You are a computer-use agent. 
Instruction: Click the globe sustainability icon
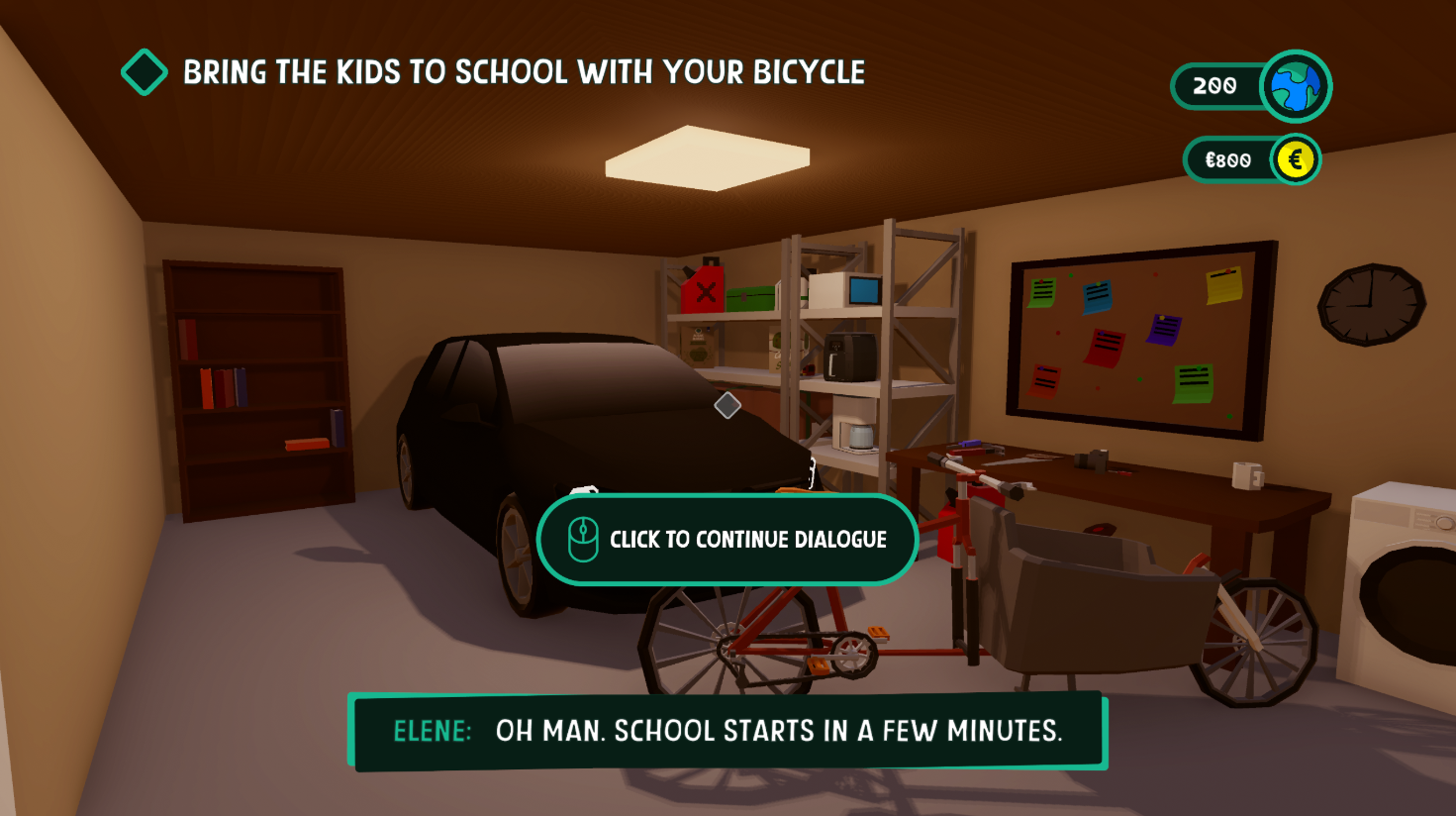(1296, 86)
